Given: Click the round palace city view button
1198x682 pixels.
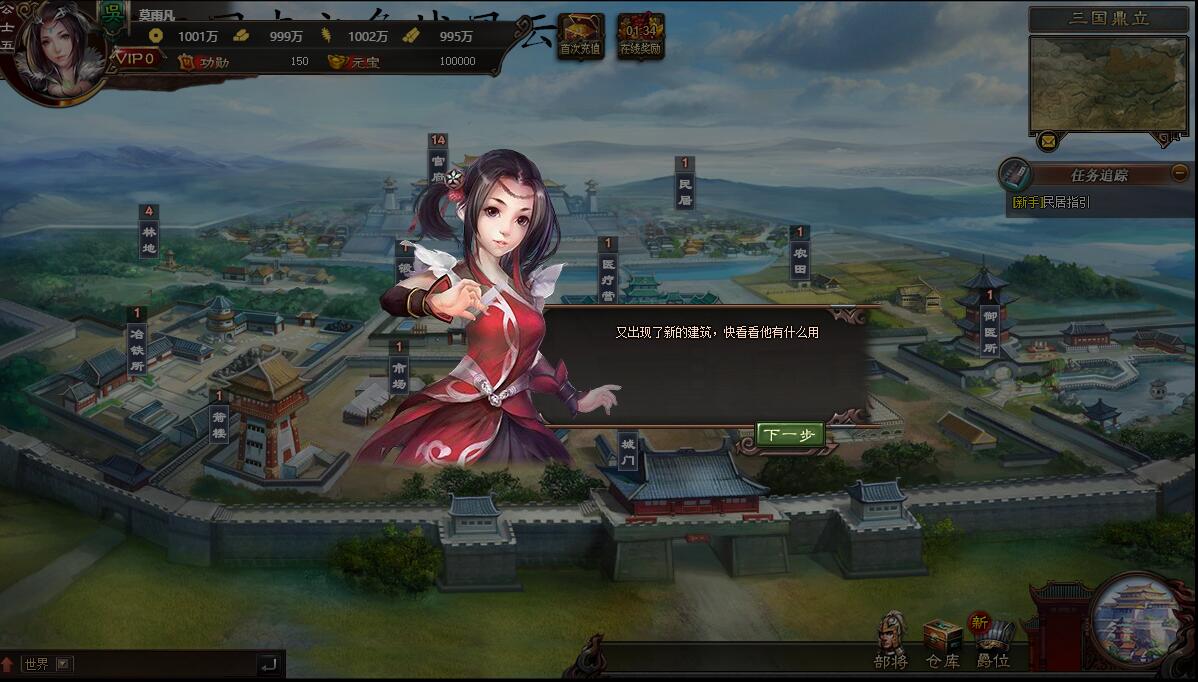Looking at the screenshot, I should [x=1136, y=619].
